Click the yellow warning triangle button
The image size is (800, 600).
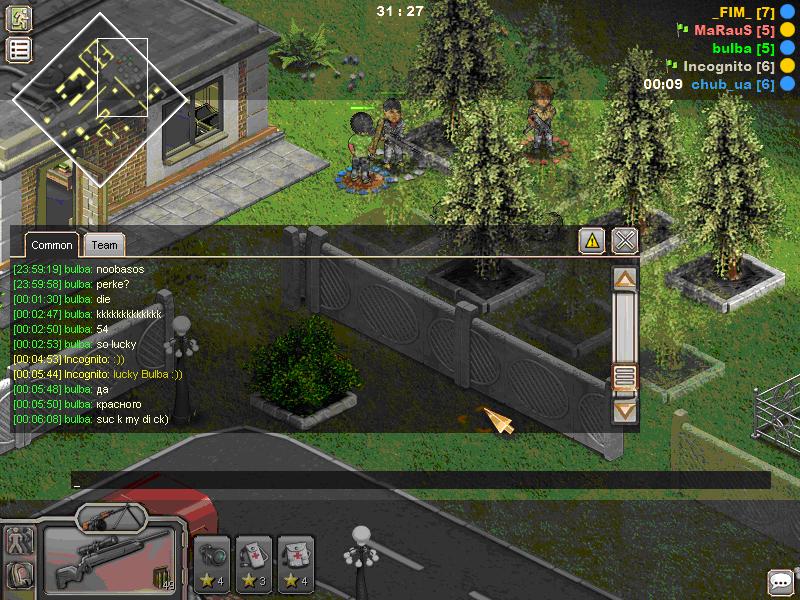click(592, 240)
